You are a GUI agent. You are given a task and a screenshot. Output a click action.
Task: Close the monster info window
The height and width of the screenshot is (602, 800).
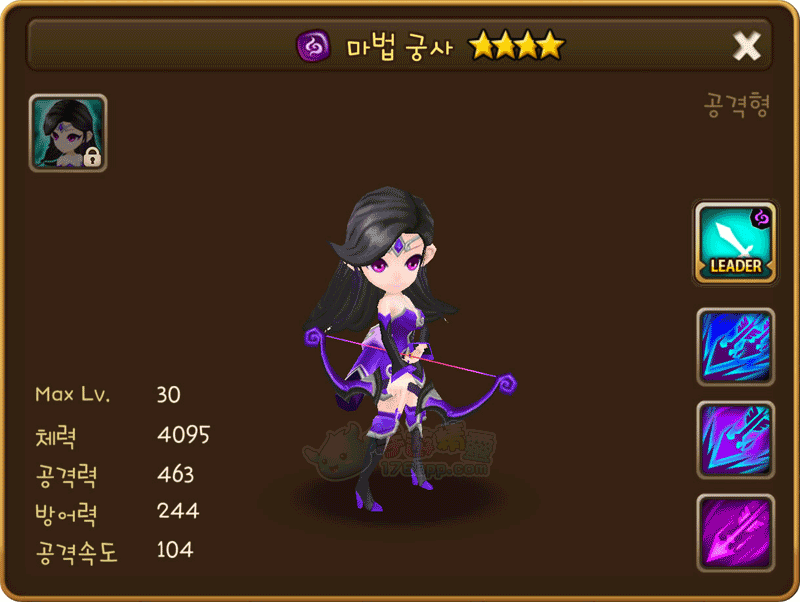pos(747,46)
